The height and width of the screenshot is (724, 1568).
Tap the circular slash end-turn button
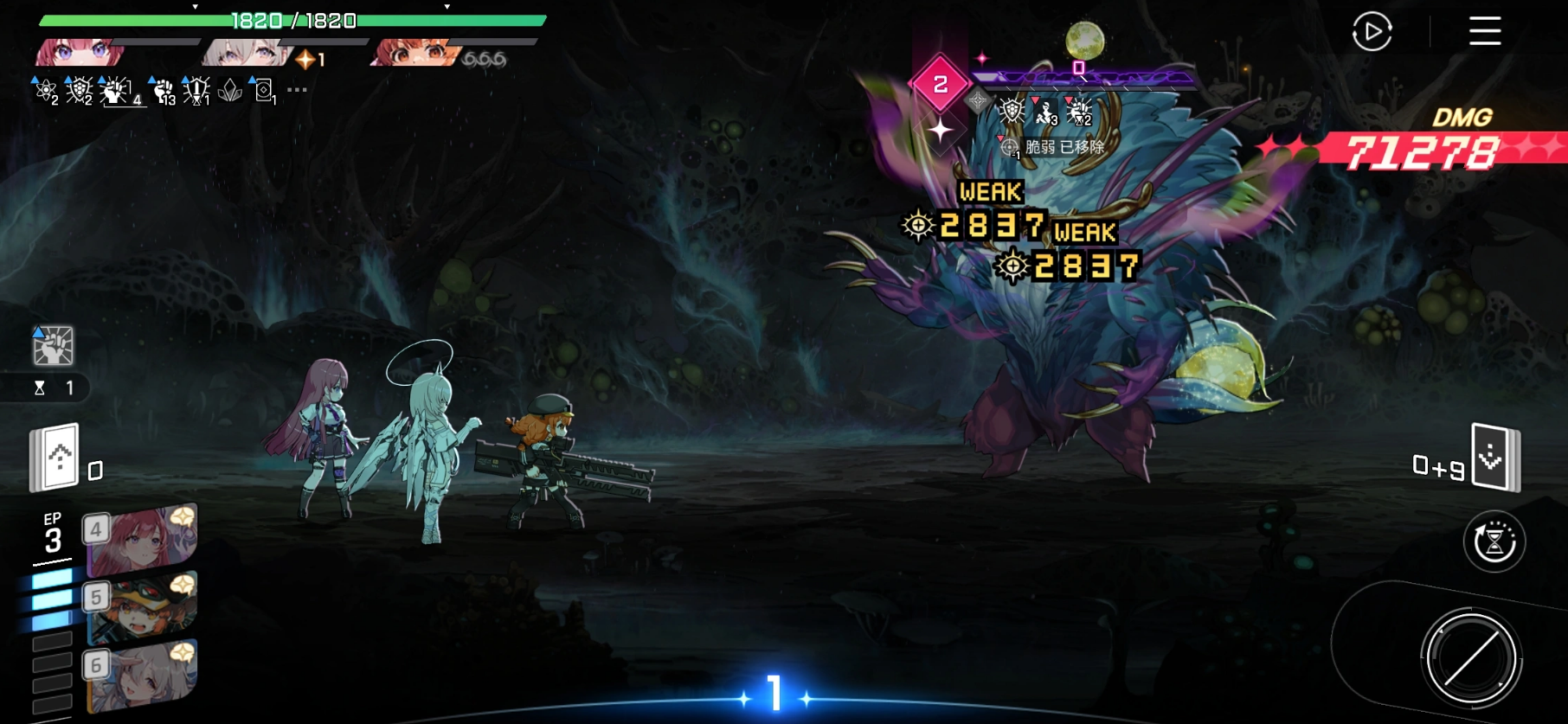click(x=1470, y=659)
